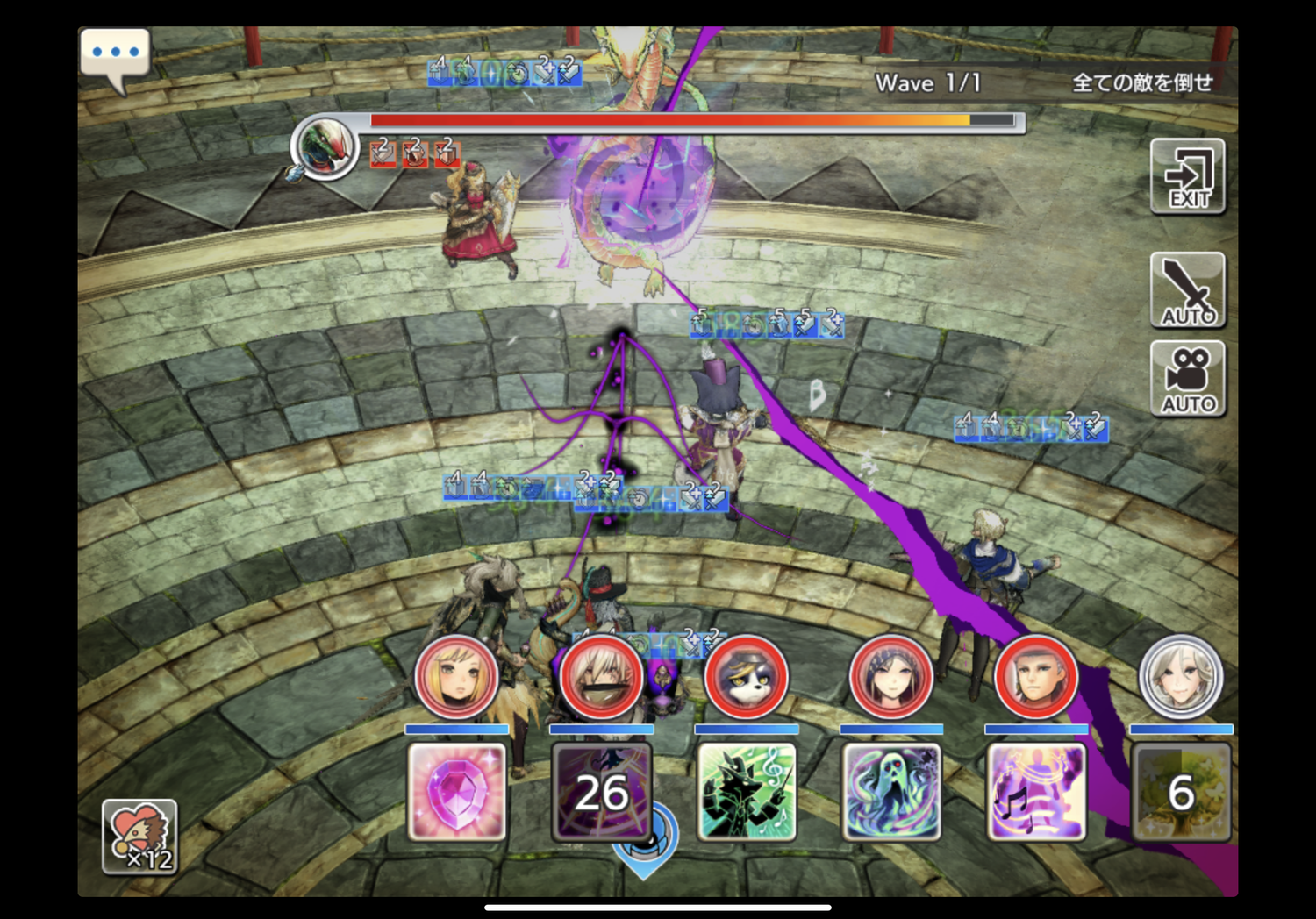Screen dimensions: 1316x919
Task: Select the blonde girl portrait
Action: click(x=456, y=678)
